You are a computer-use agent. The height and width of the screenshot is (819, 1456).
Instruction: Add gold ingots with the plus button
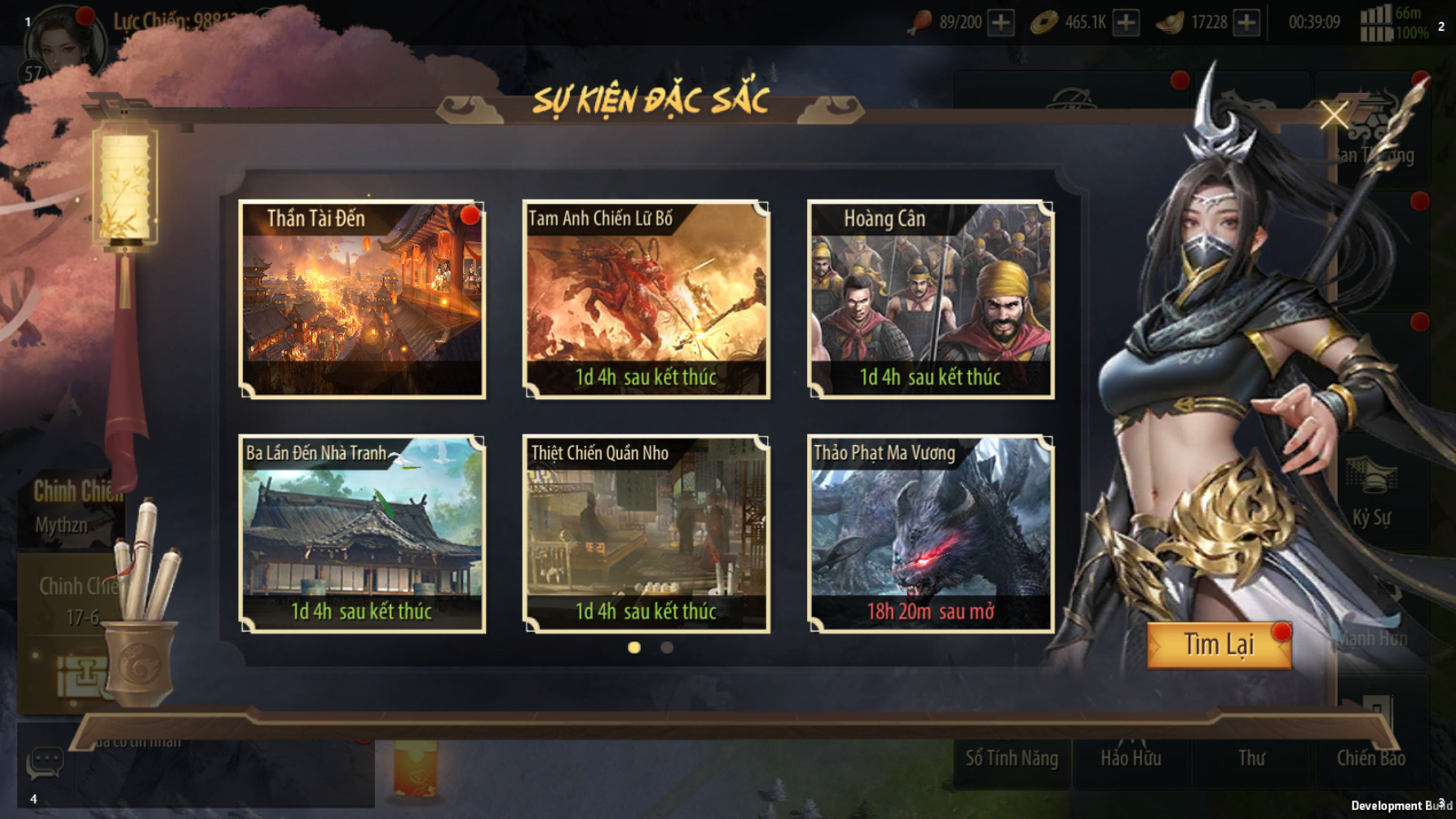(1246, 23)
